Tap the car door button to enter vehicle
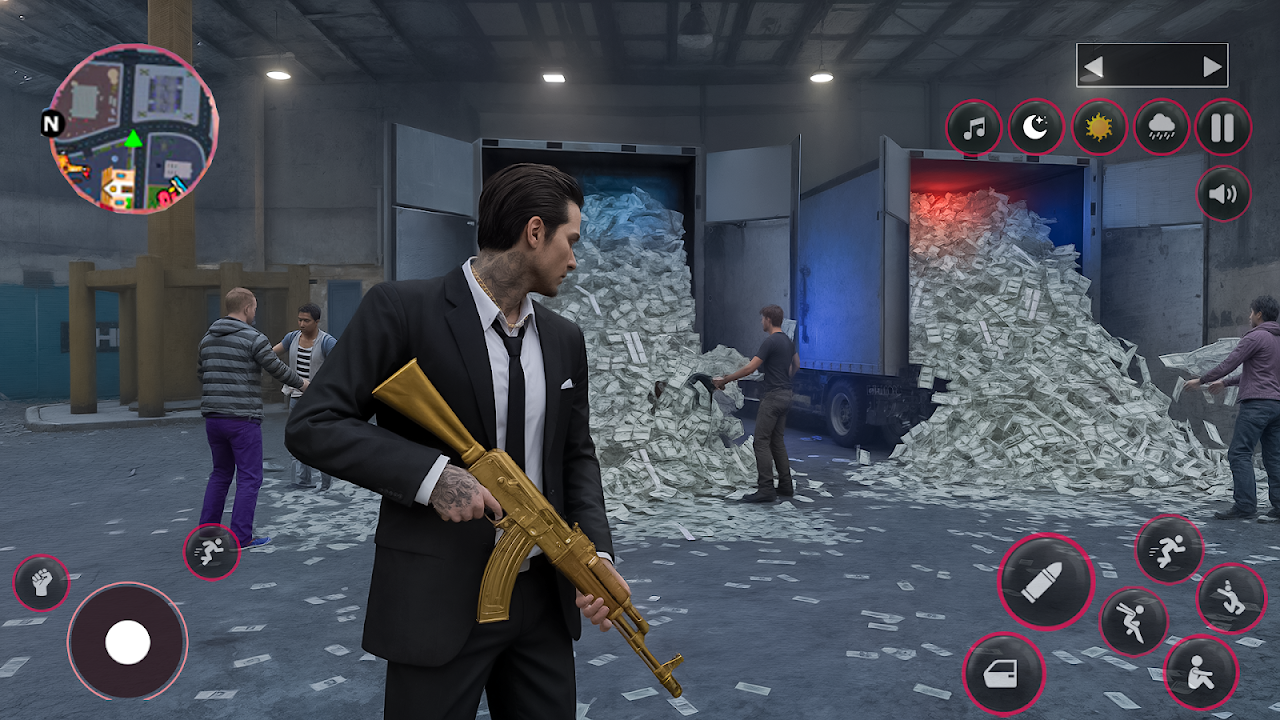 [1004, 673]
